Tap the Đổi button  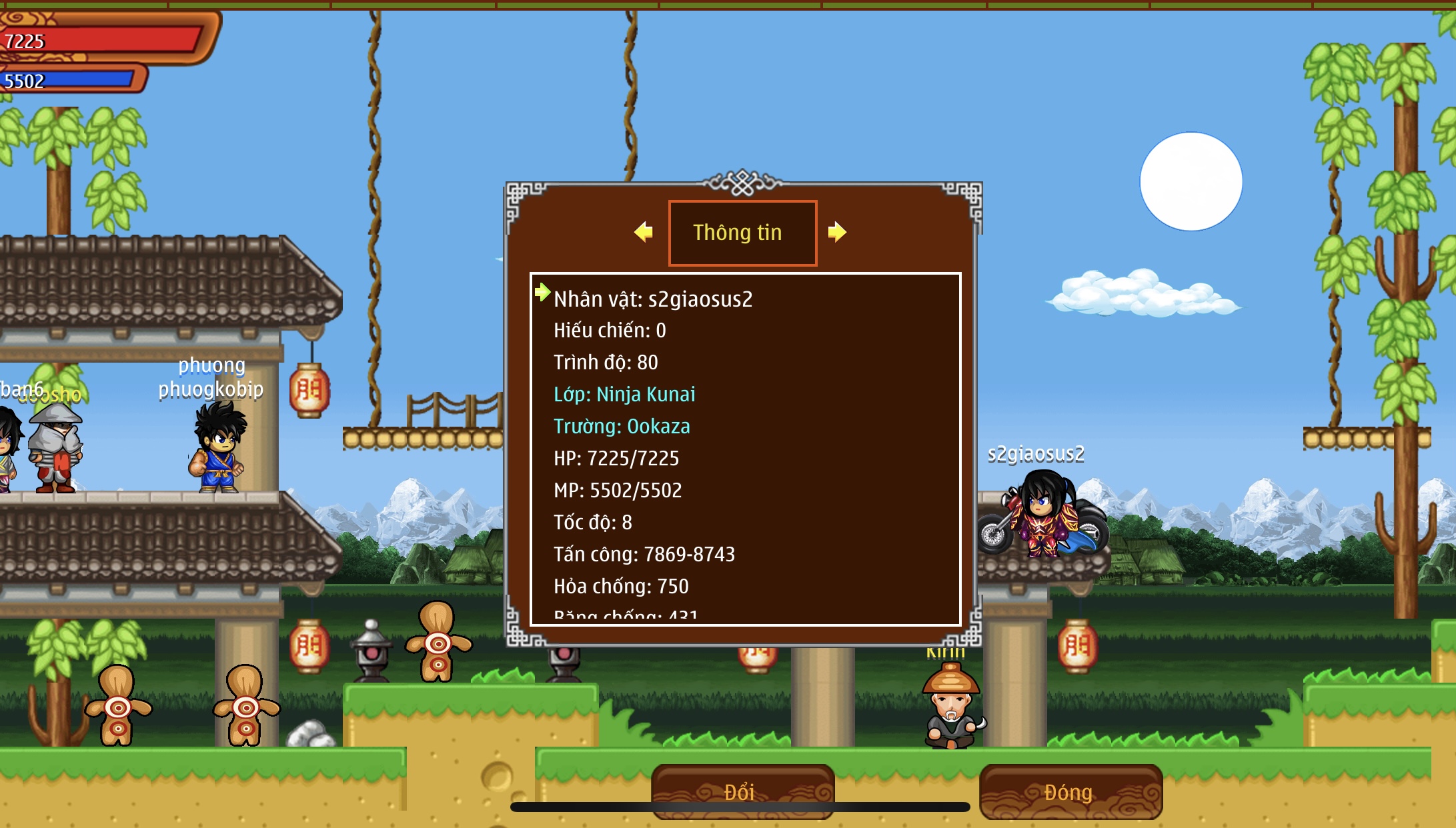(x=742, y=791)
